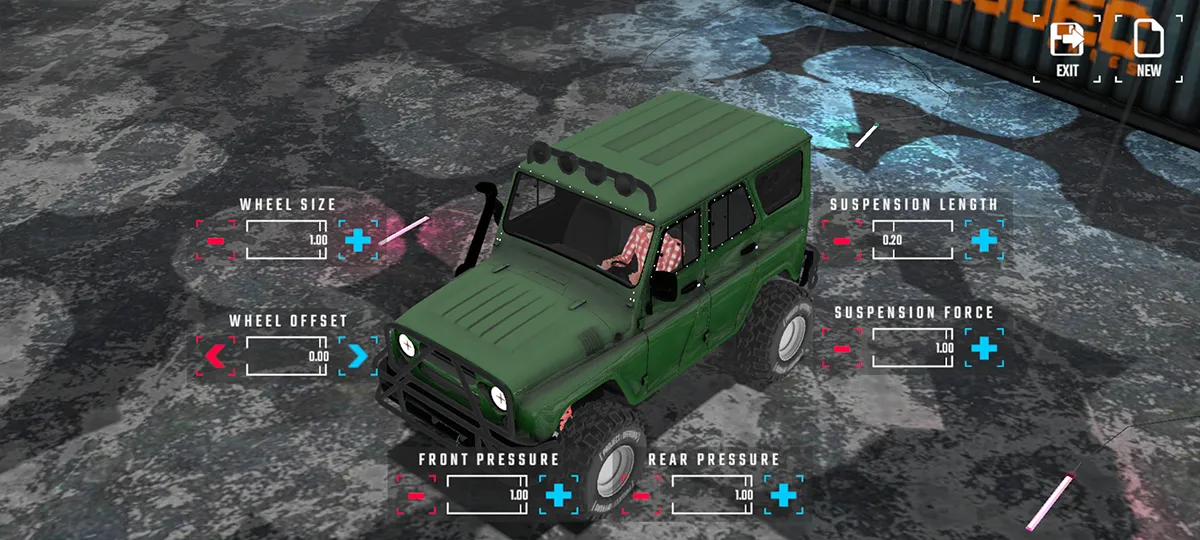The height and width of the screenshot is (540, 1200).
Task: Increase wheel size with the plus button
Action: click(358, 240)
